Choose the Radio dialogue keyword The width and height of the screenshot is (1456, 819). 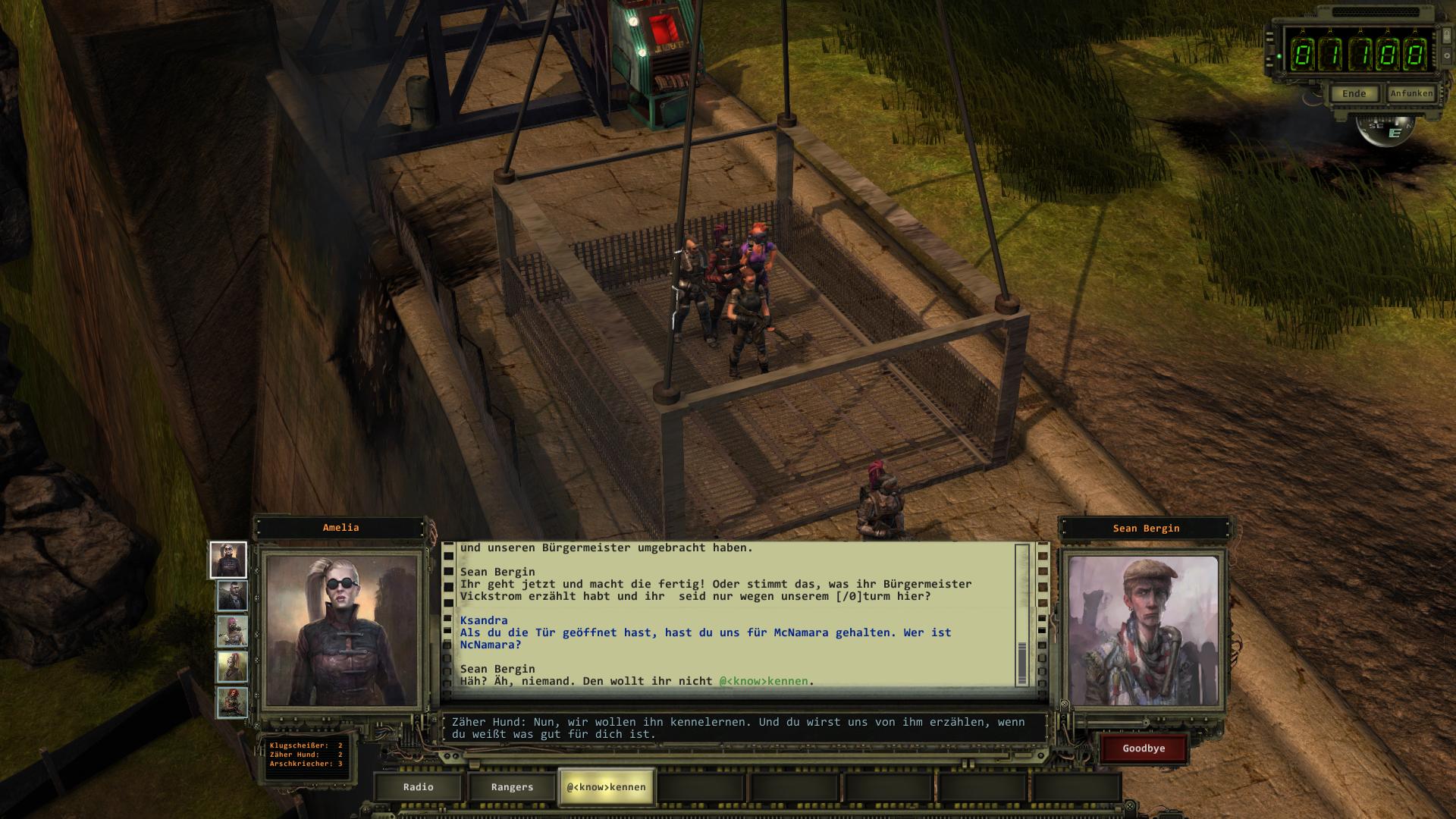tap(418, 787)
